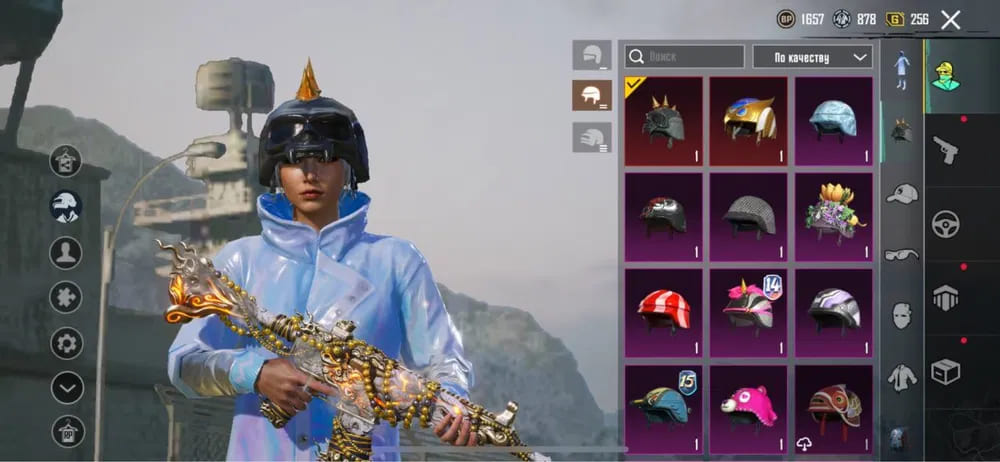The width and height of the screenshot is (1000, 462).
Task: Click the gear icon on the left
Action: point(67,343)
